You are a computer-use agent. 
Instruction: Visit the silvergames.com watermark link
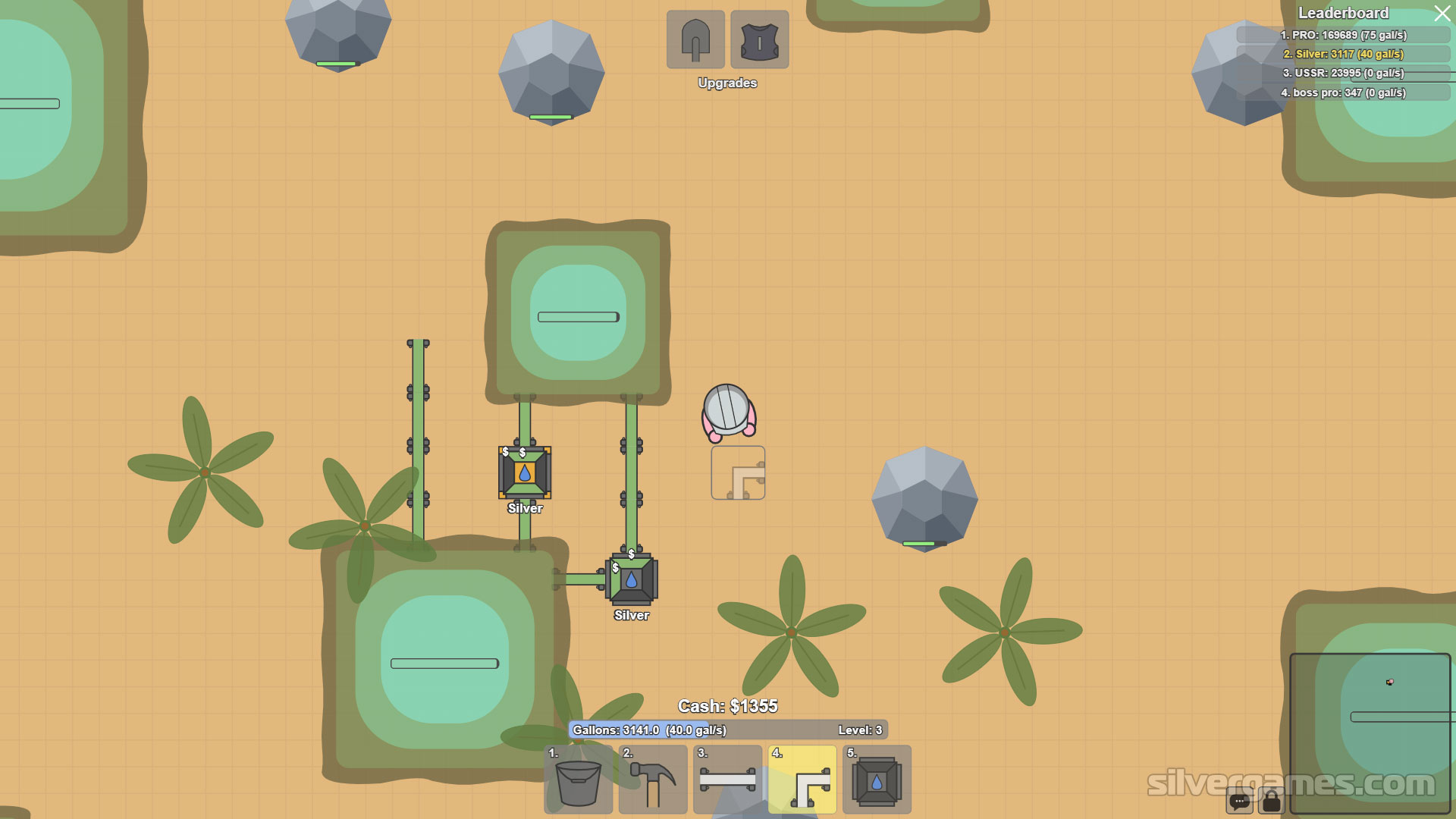coord(1291,783)
